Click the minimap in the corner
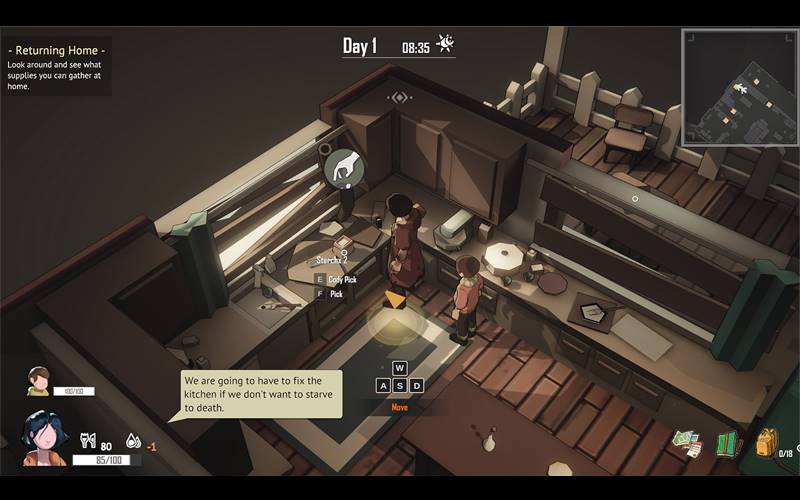The width and height of the screenshot is (800, 500). pos(738,87)
